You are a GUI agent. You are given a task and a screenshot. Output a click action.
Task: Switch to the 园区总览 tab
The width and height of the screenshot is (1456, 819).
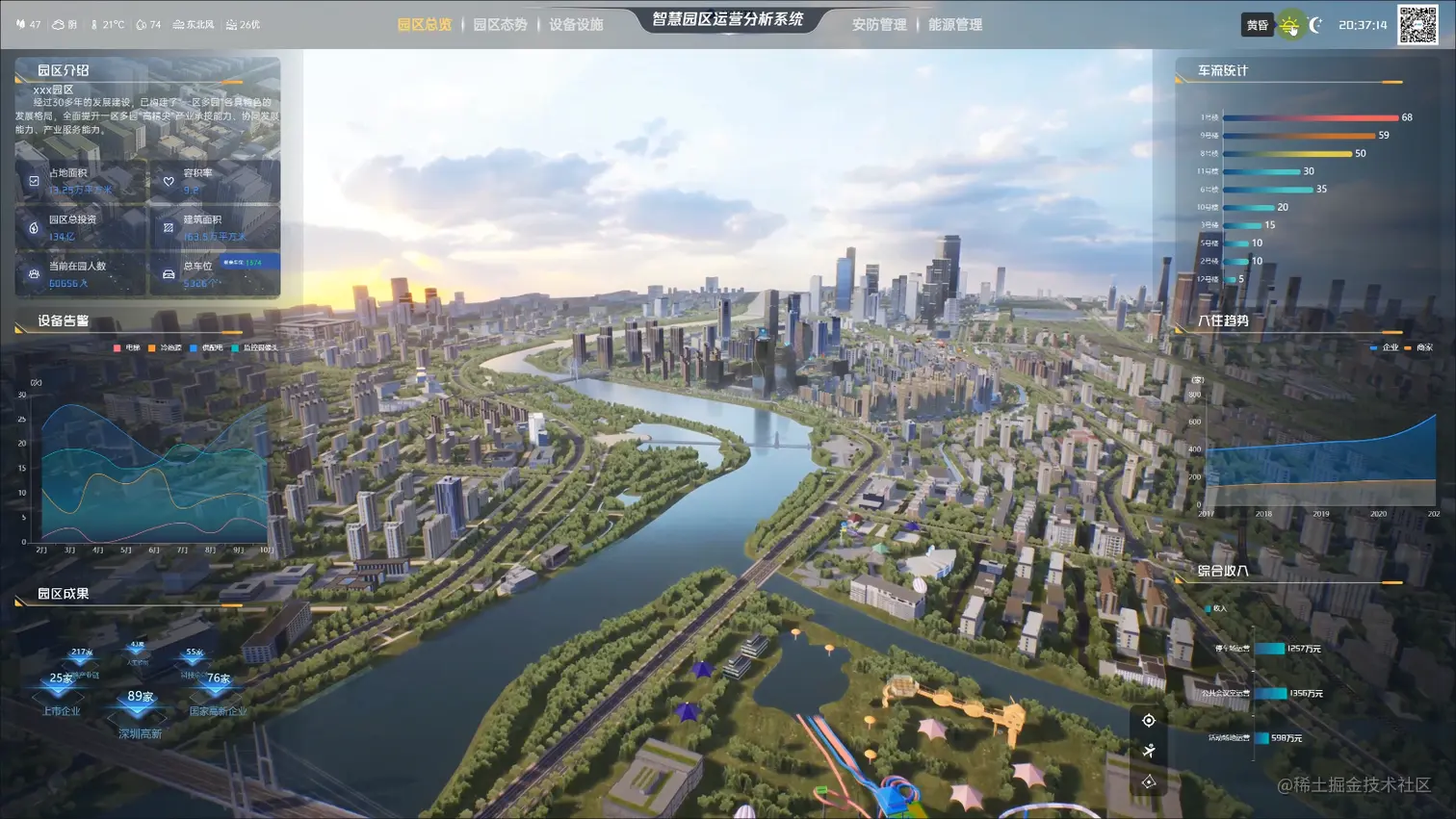pyautogui.click(x=424, y=25)
